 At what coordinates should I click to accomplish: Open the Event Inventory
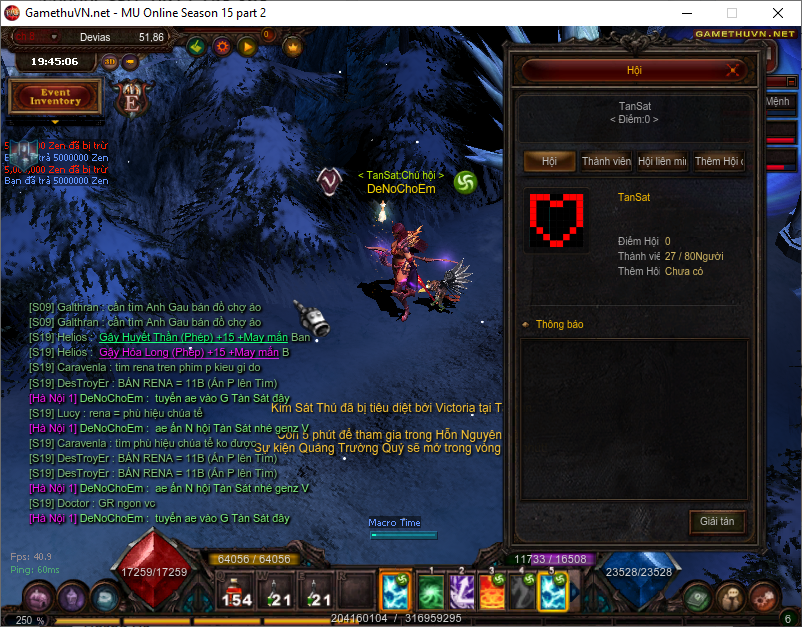55,97
